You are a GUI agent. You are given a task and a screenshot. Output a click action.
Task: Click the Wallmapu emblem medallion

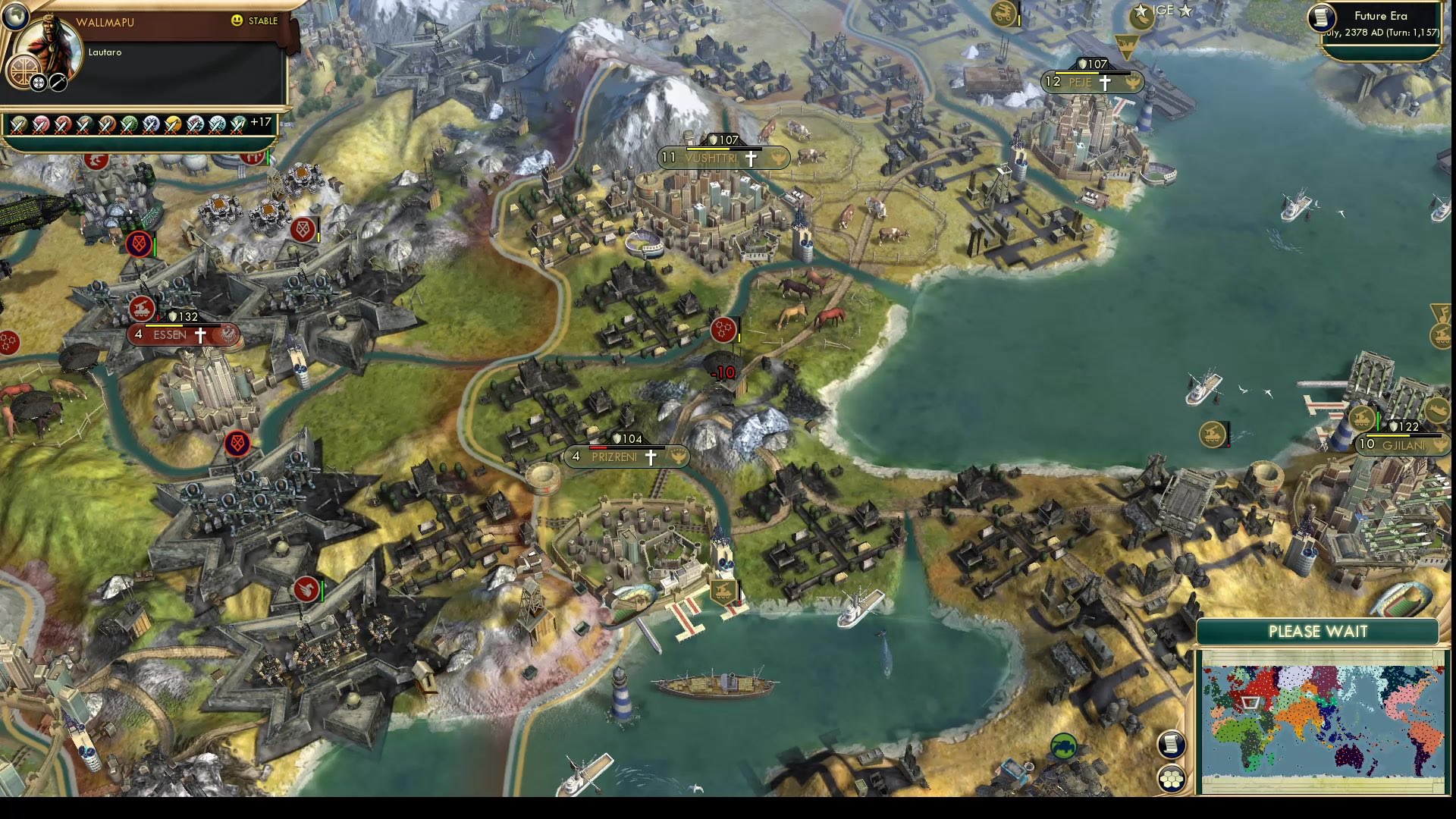coord(24,71)
